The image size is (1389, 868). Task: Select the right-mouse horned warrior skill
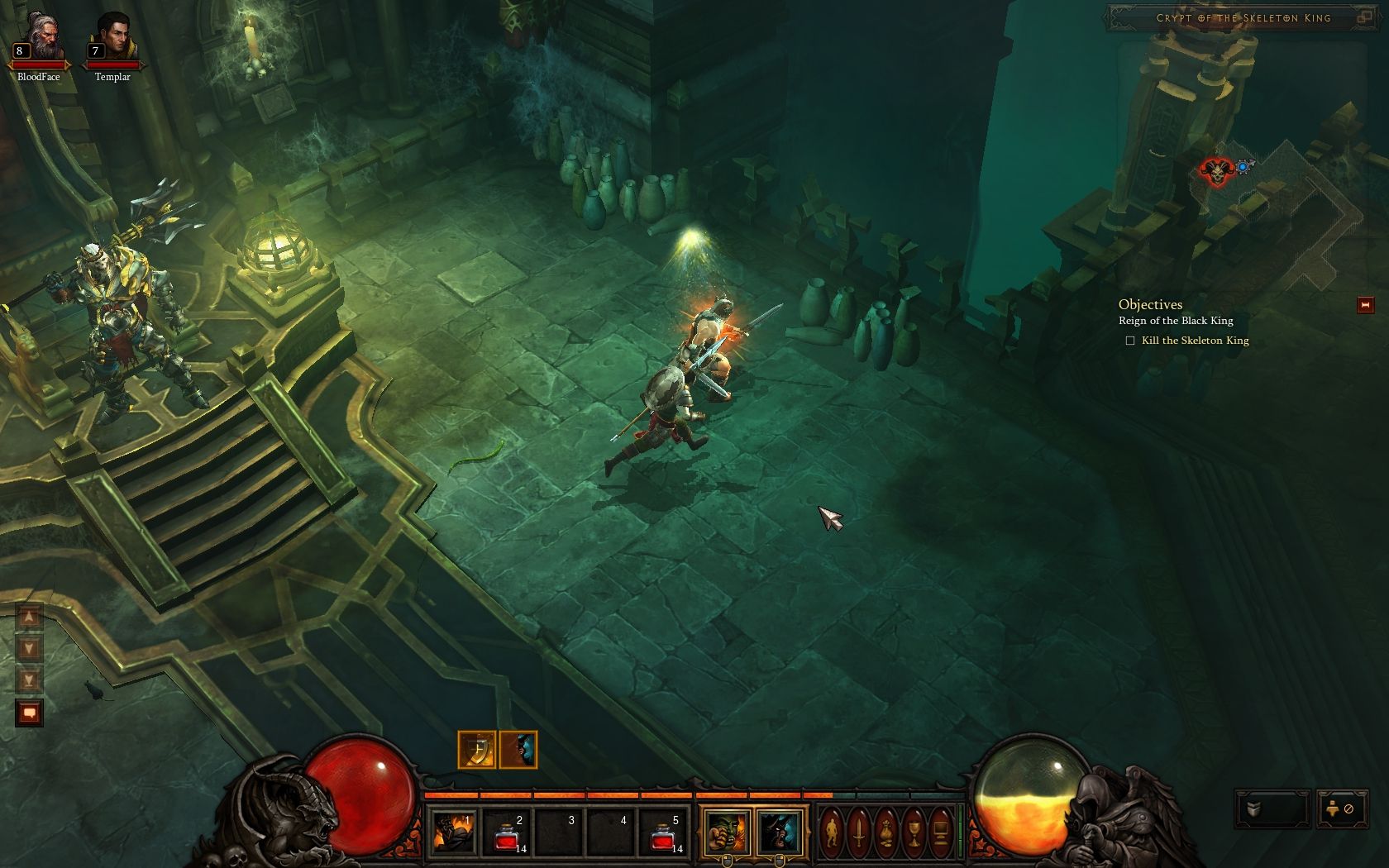(779, 832)
